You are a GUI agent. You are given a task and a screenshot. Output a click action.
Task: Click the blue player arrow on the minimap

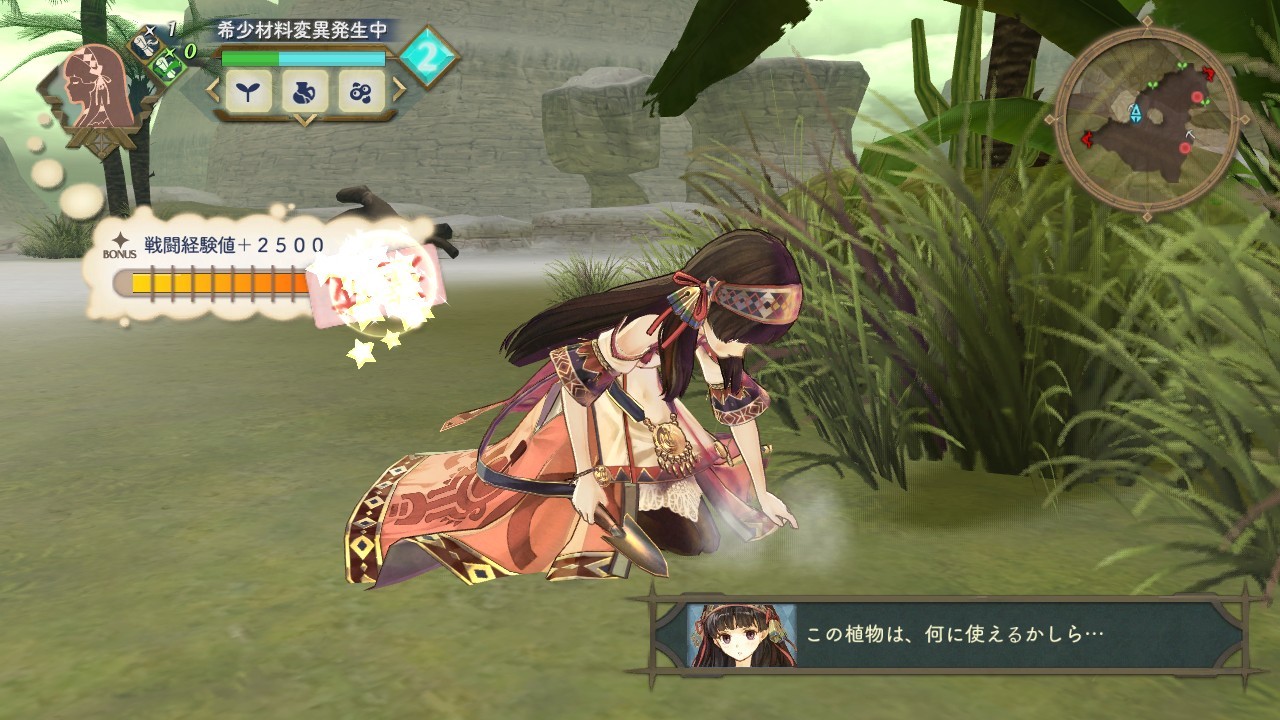[x=1137, y=114]
